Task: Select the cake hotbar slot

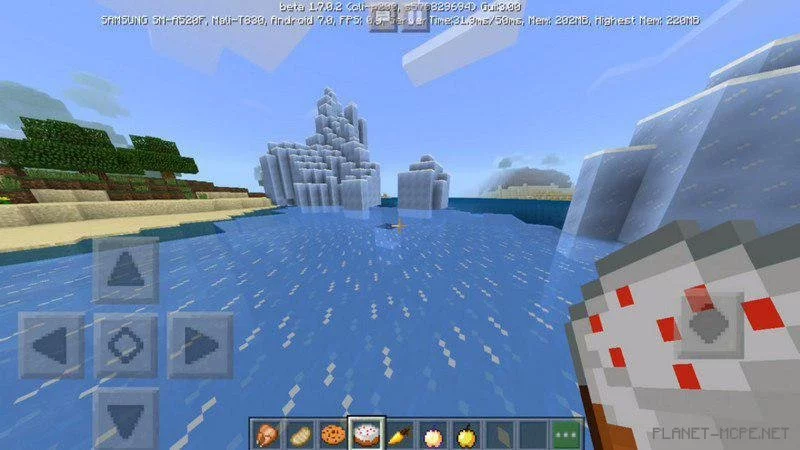Action: point(366,434)
